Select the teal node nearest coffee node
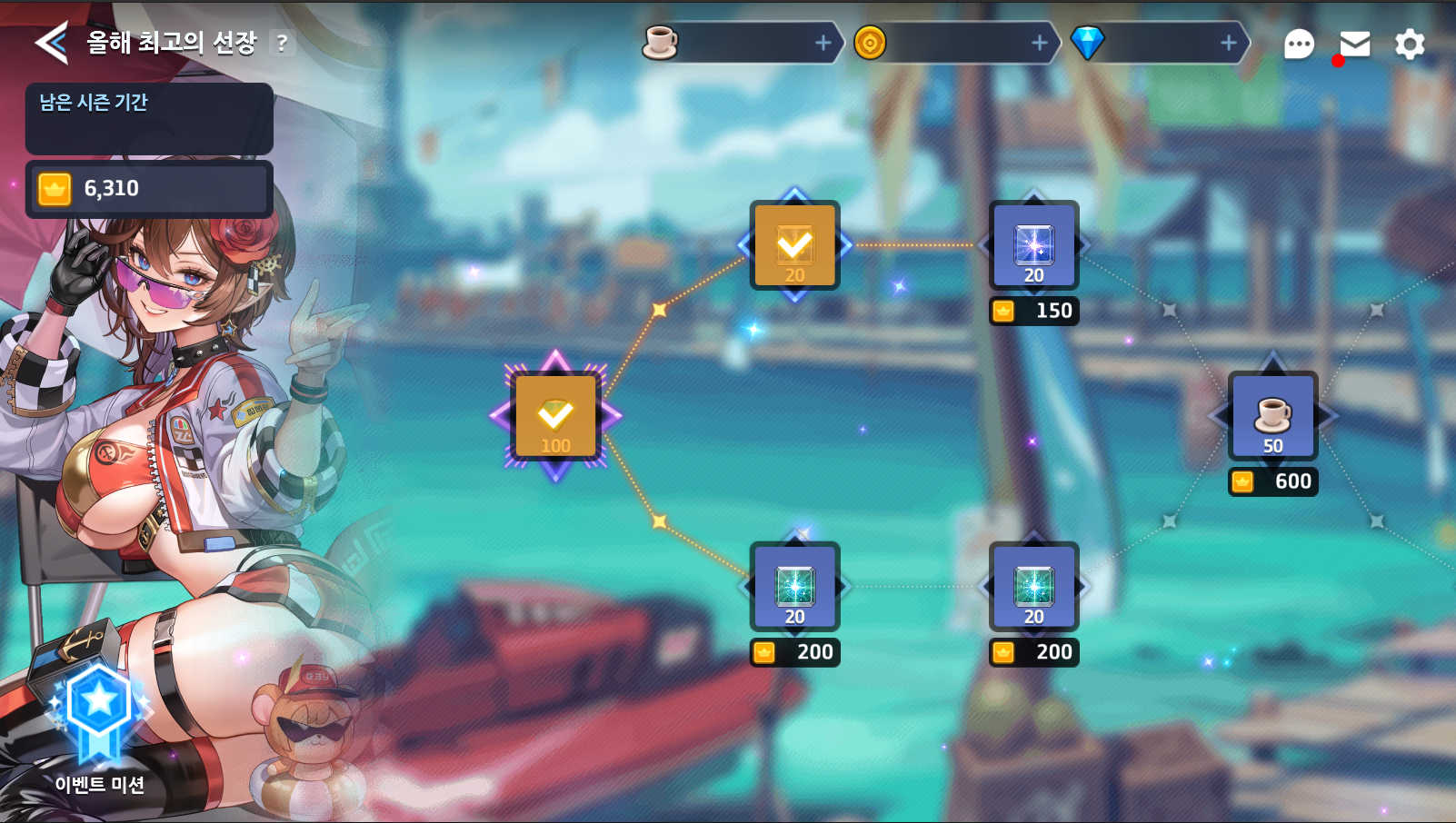This screenshot has height=823, width=1456. pos(1033,587)
